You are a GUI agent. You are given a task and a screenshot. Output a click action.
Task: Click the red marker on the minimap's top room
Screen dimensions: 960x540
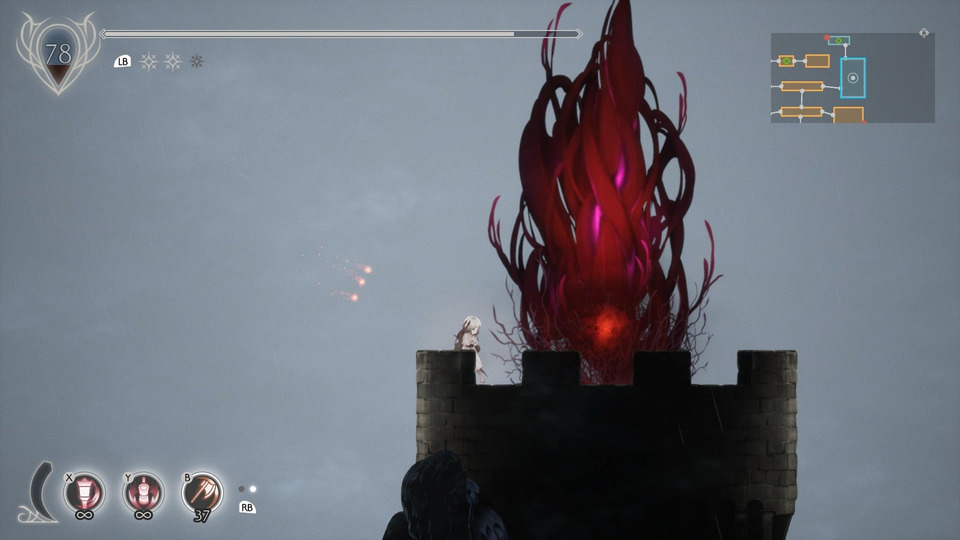pyautogui.click(x=827, y=38)
